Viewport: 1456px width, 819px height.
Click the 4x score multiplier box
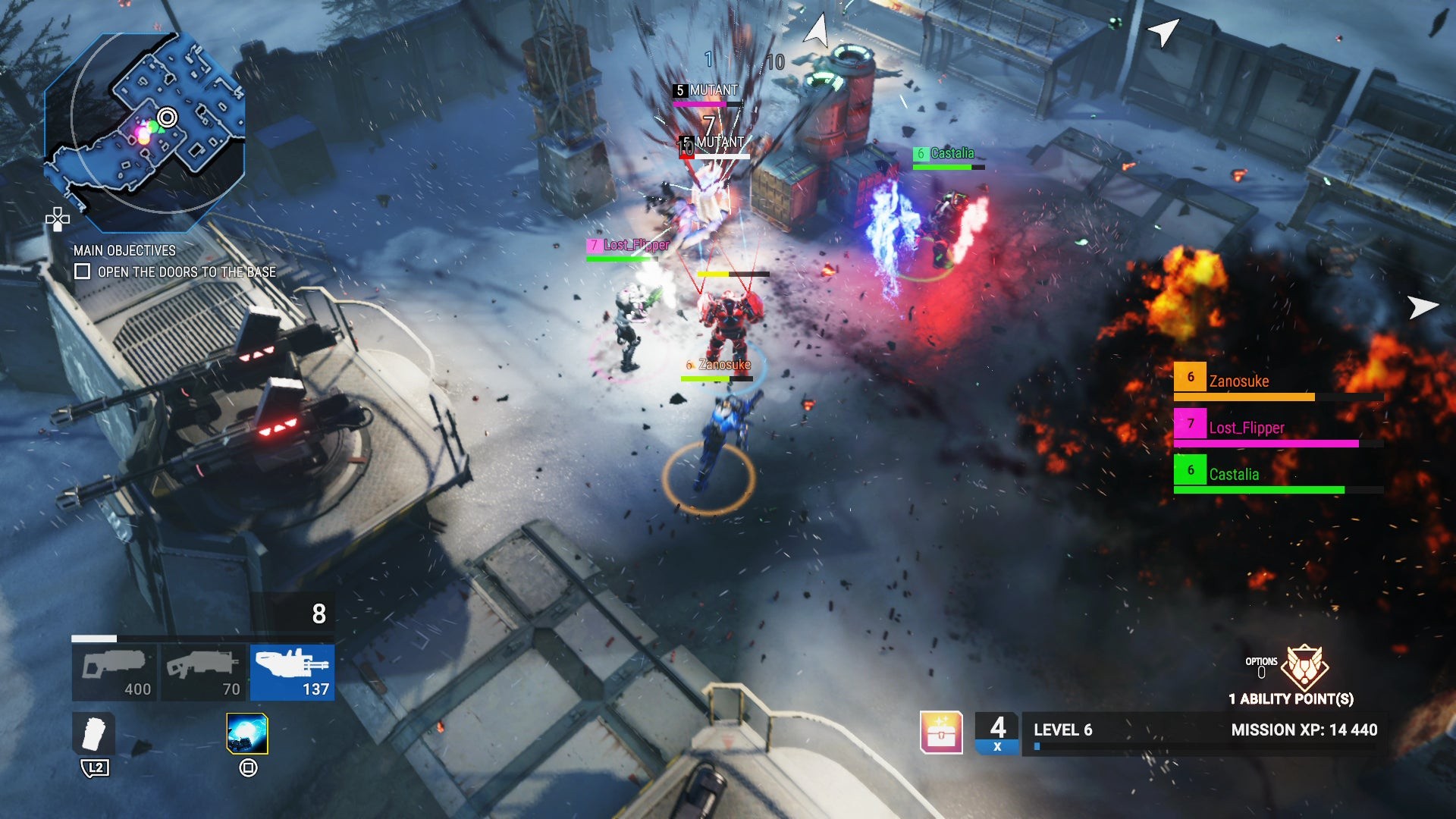tap(997, 733)
